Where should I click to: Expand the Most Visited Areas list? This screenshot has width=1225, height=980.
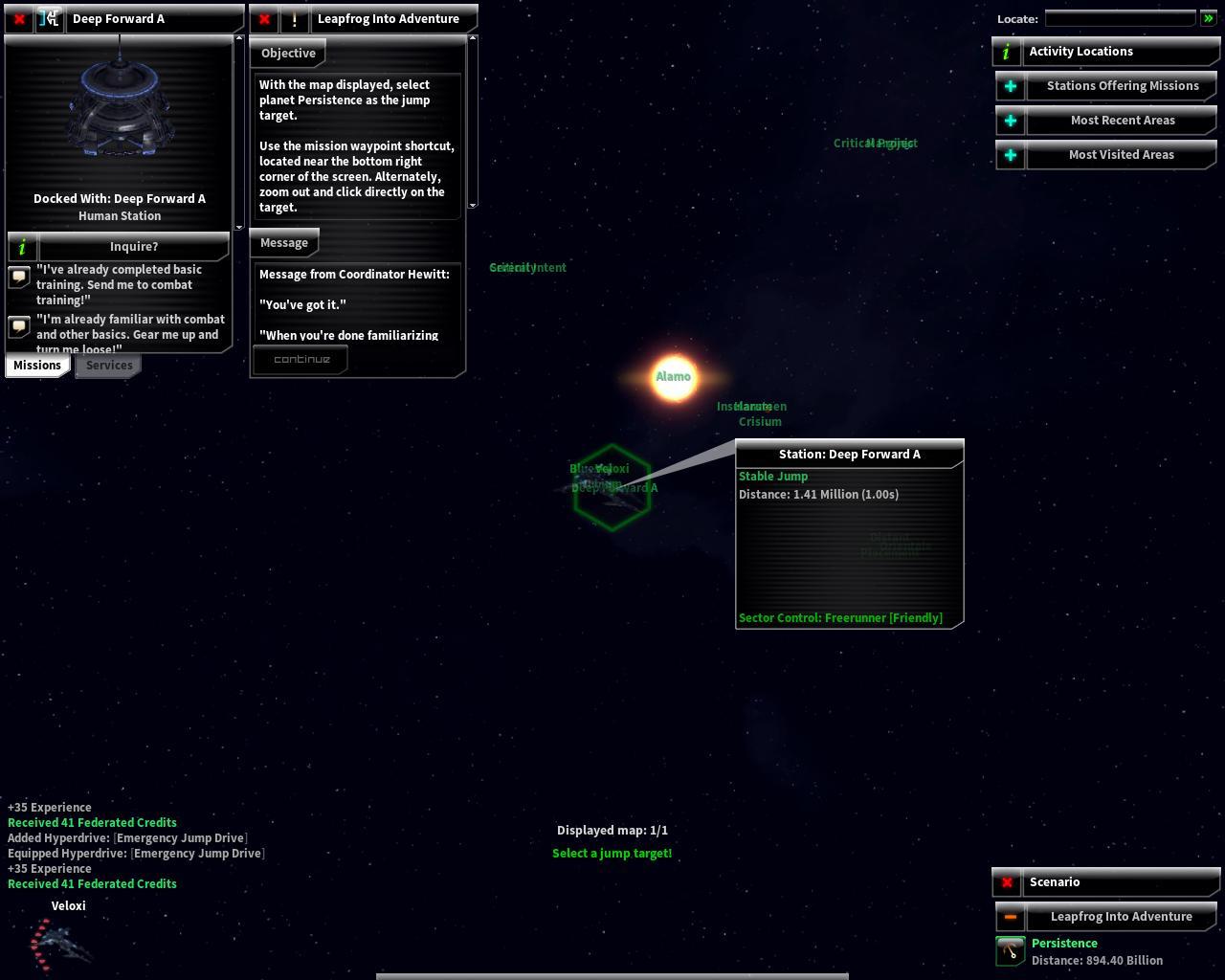pyautogui.click(x=1011, y=155)
